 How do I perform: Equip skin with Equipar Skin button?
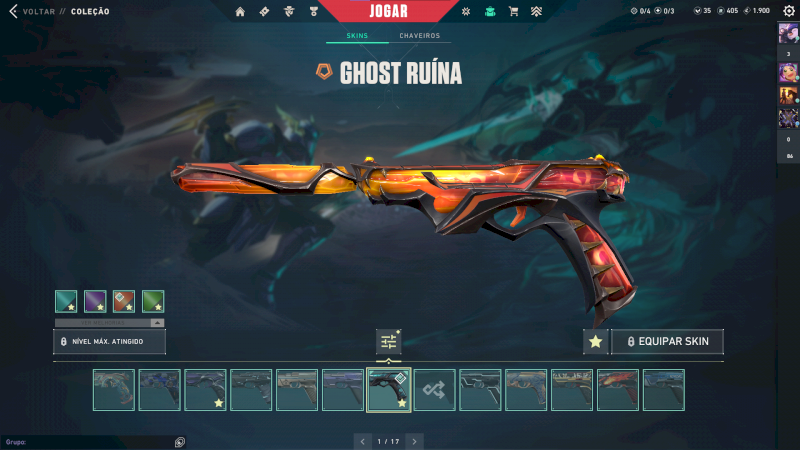[667, 342]
